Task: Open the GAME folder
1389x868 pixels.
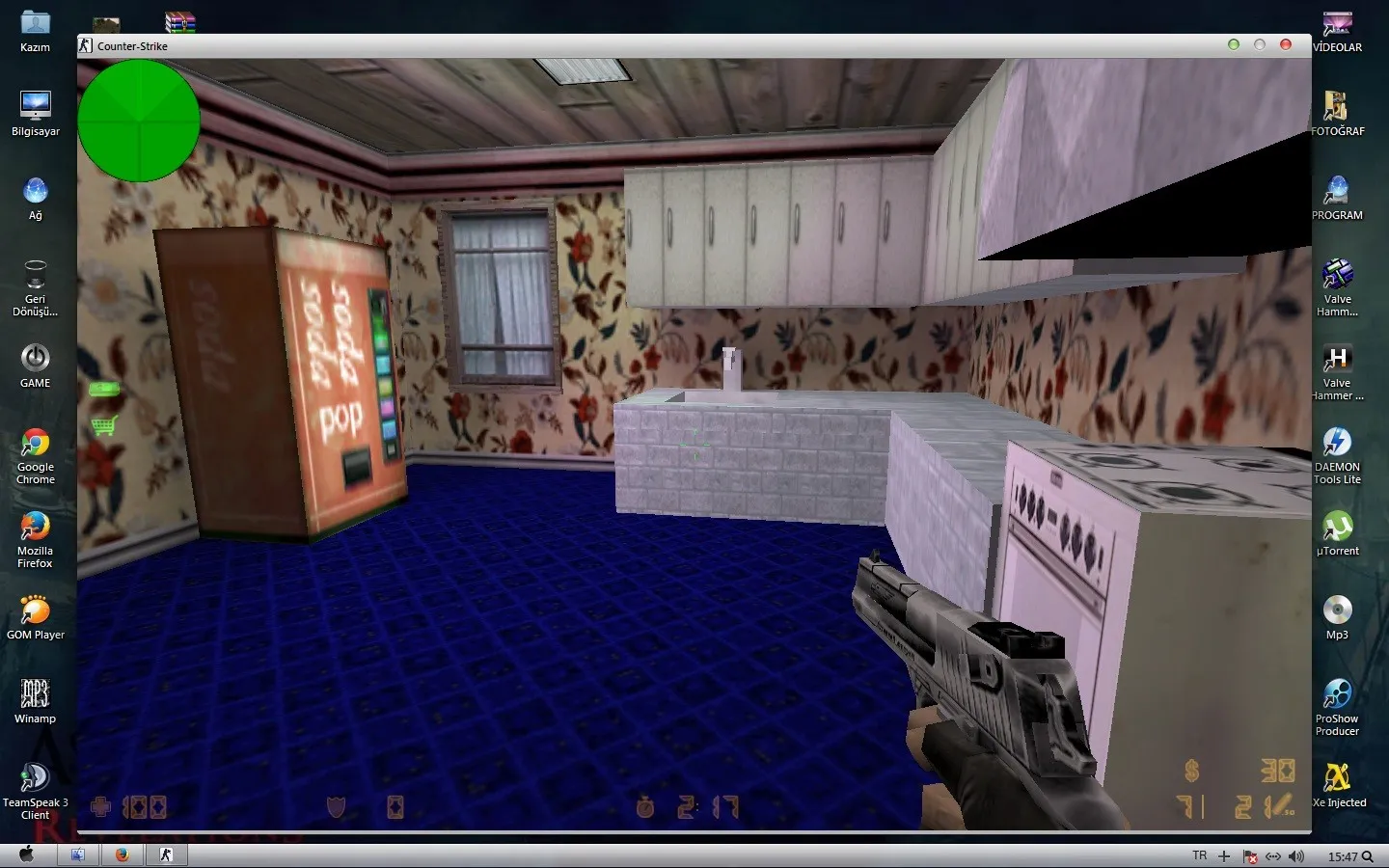Action: [35, 360]
